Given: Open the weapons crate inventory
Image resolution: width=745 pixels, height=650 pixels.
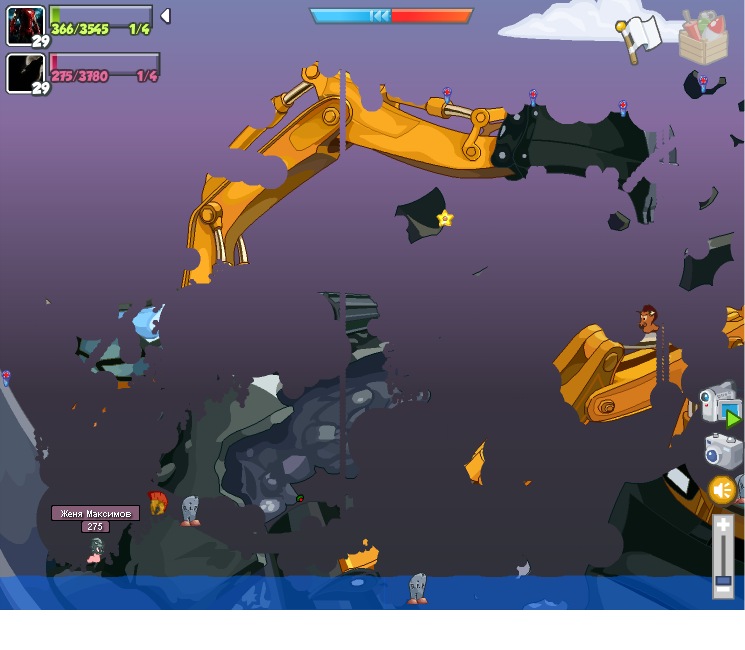Looking at the screenshot, I should pos(703,38).
